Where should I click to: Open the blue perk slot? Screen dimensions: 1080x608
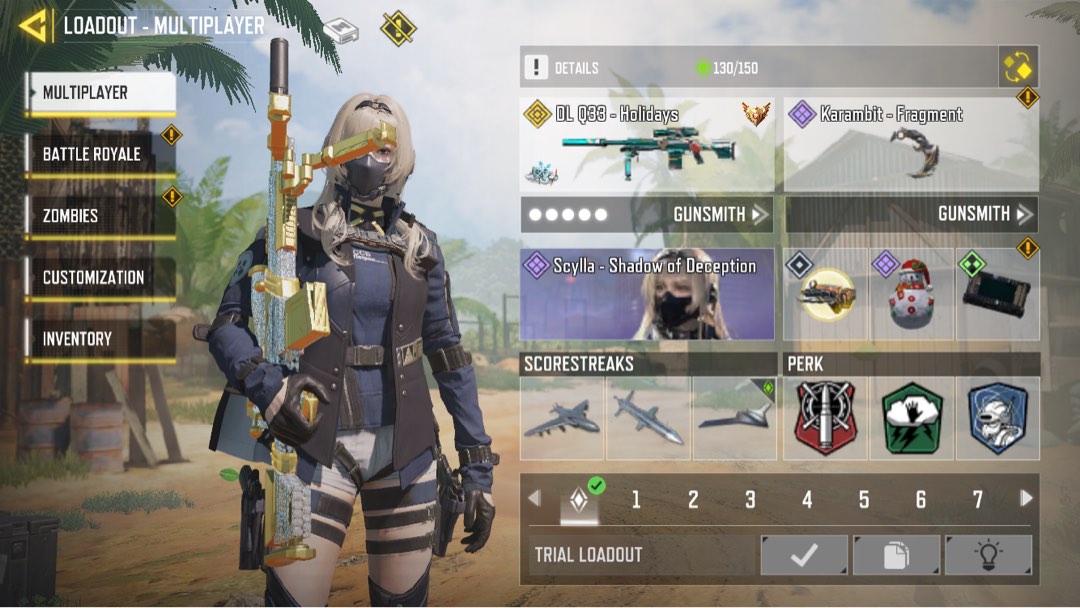click(998, 418)
